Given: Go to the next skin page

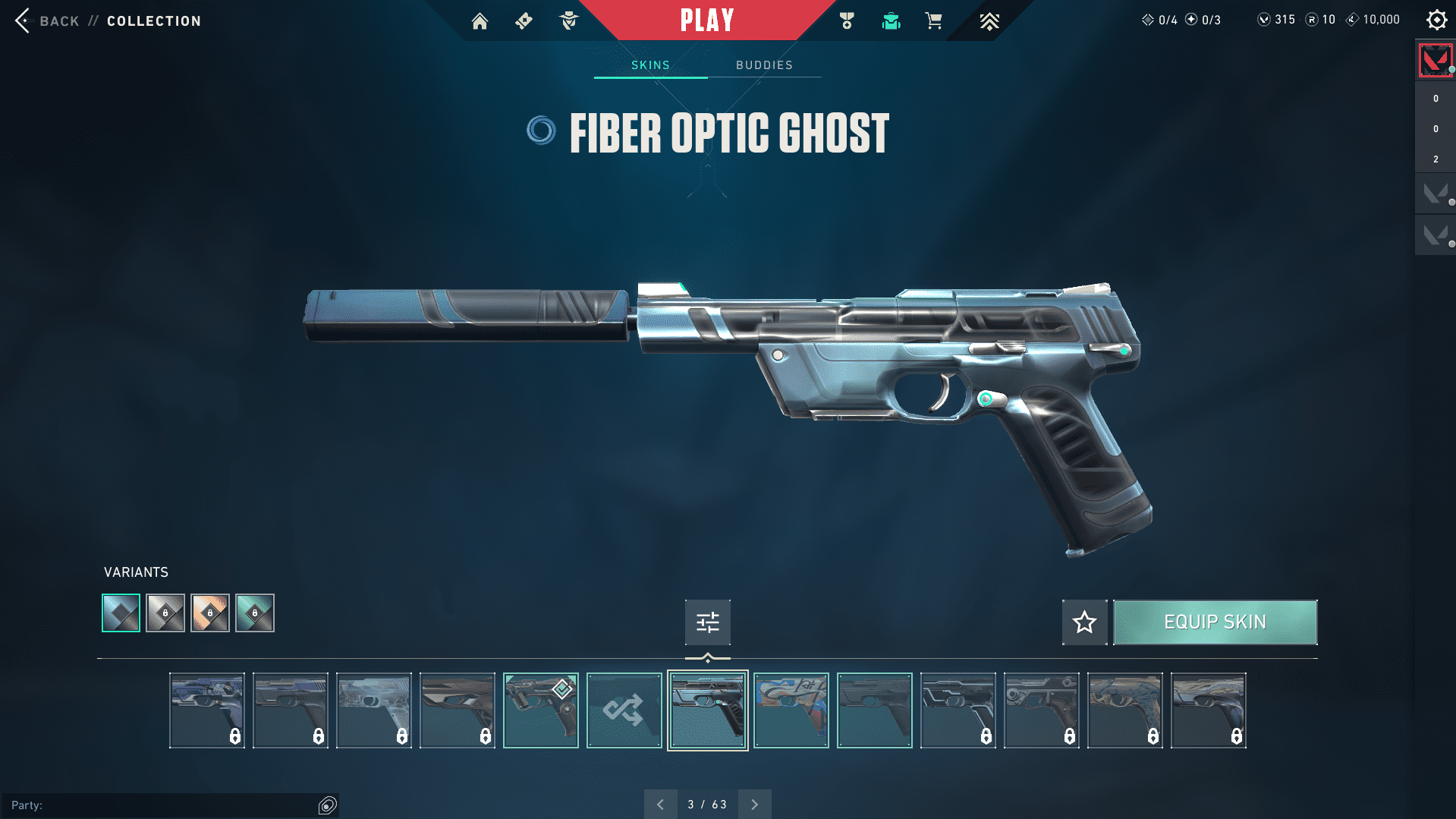Looking at the screenshot, I should (754, 805).
